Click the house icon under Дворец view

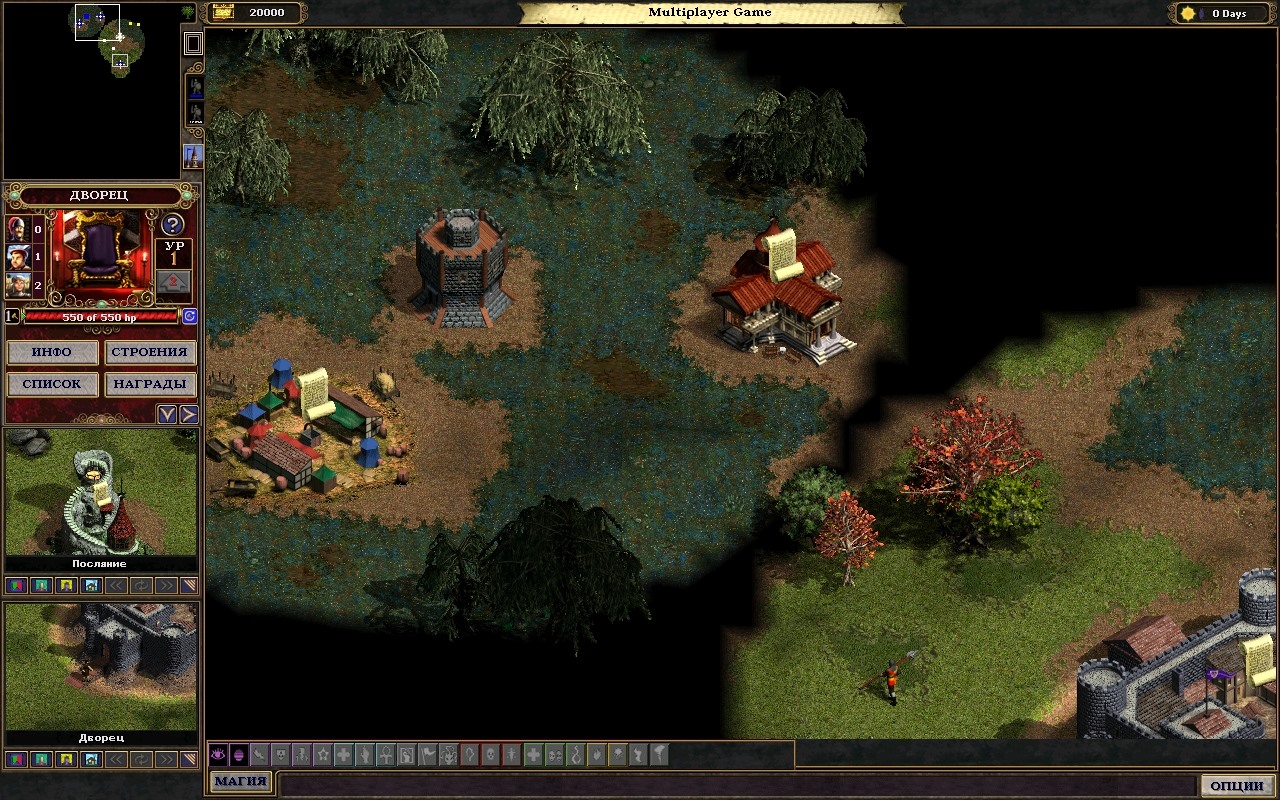[x=91, y=759]
